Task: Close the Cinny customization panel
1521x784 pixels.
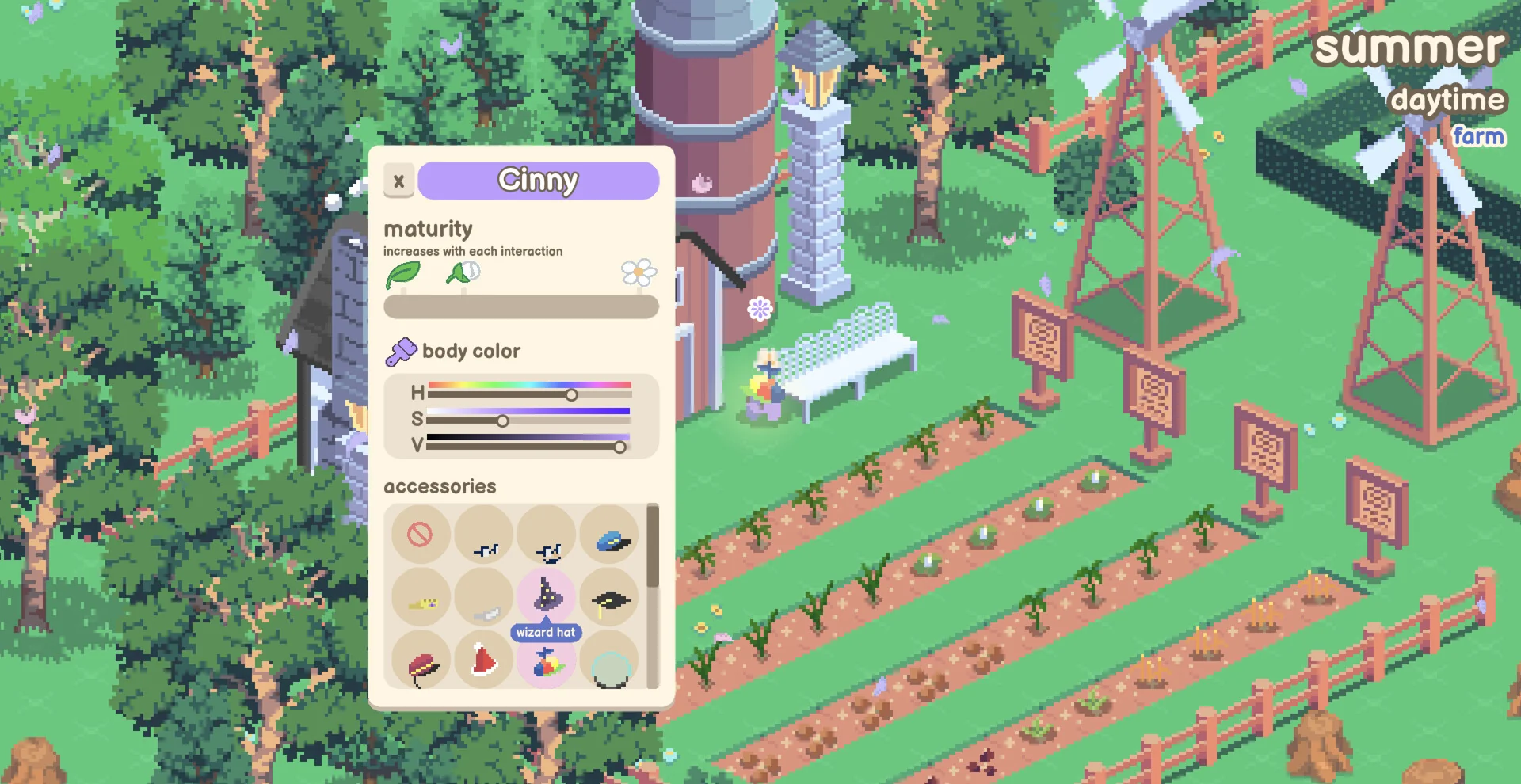Action: pos(398,181)
